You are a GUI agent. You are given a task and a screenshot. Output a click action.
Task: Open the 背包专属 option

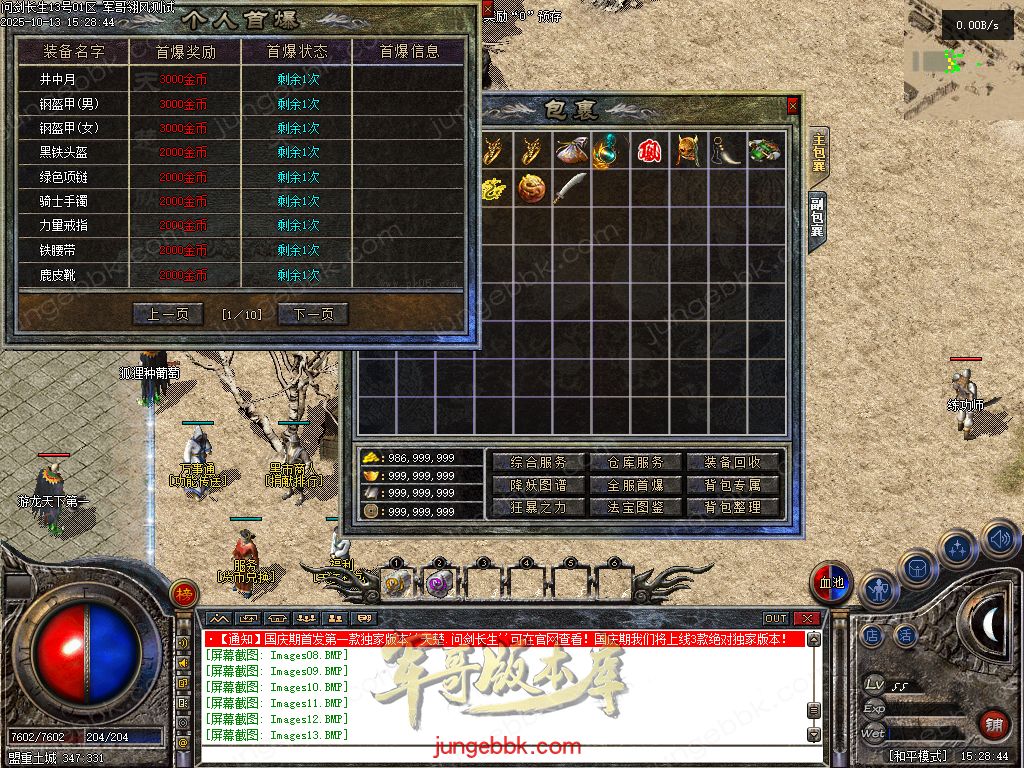coord(733,485)
